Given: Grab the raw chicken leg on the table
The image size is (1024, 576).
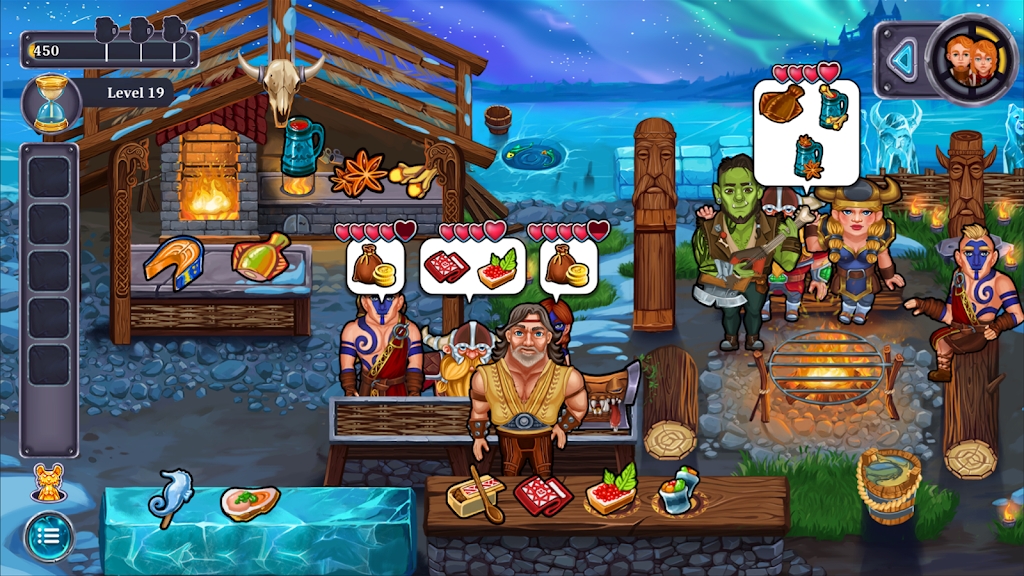Looking at the screenshot, I should [260, 257].
